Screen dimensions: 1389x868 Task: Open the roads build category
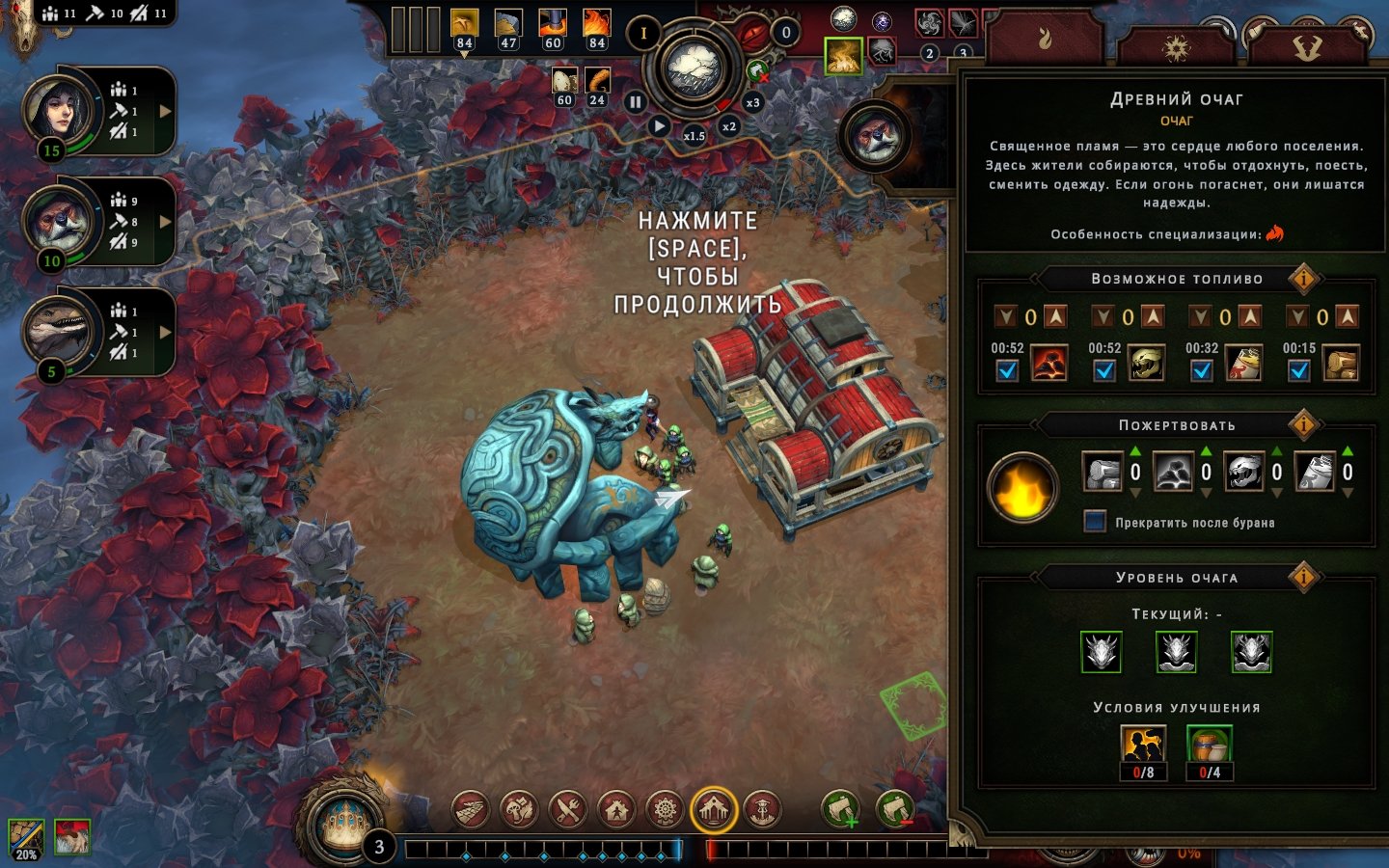[x=471, y=809]
